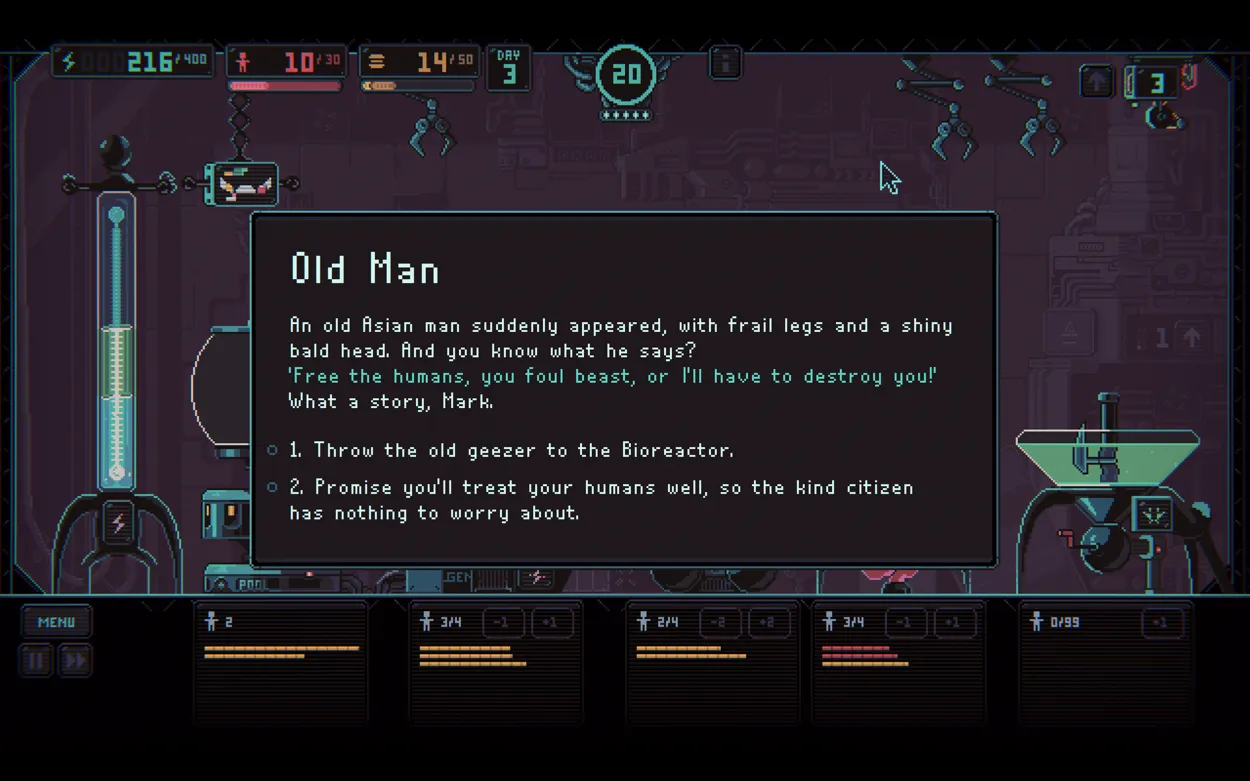This screenshot has width=1250, height=781.
Task: Choose option 2: promise to treat humans well
Action: 600,488
